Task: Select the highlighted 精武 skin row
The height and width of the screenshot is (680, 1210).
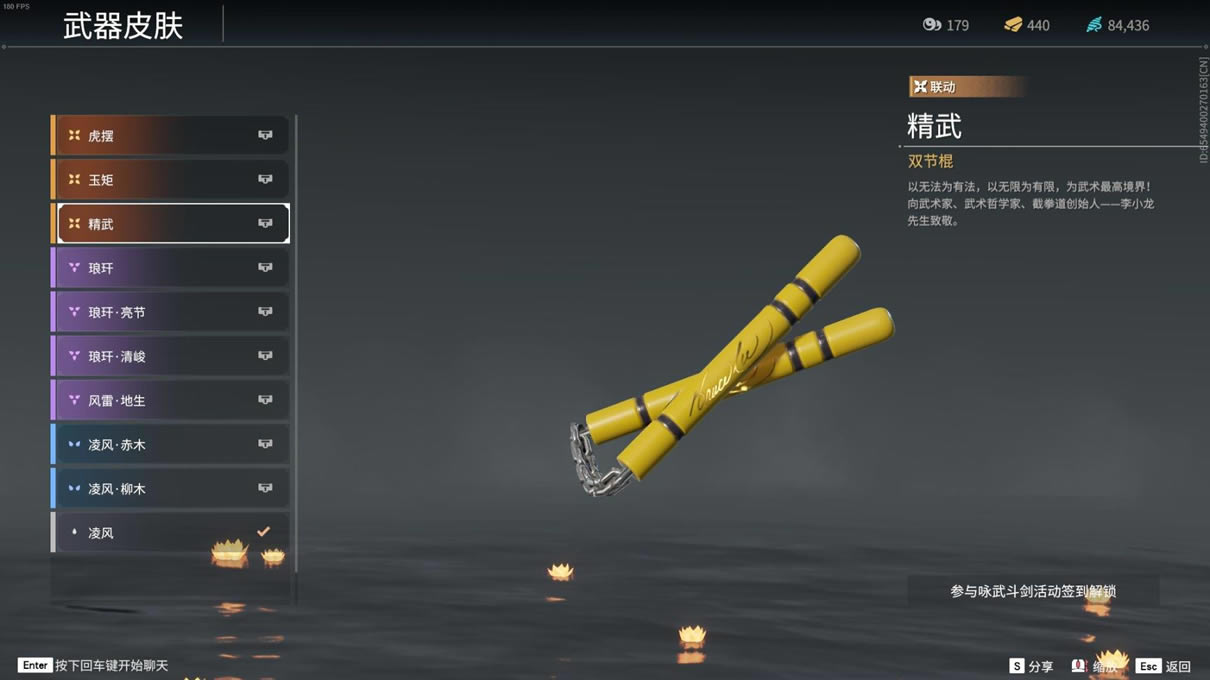Action: 172,224
